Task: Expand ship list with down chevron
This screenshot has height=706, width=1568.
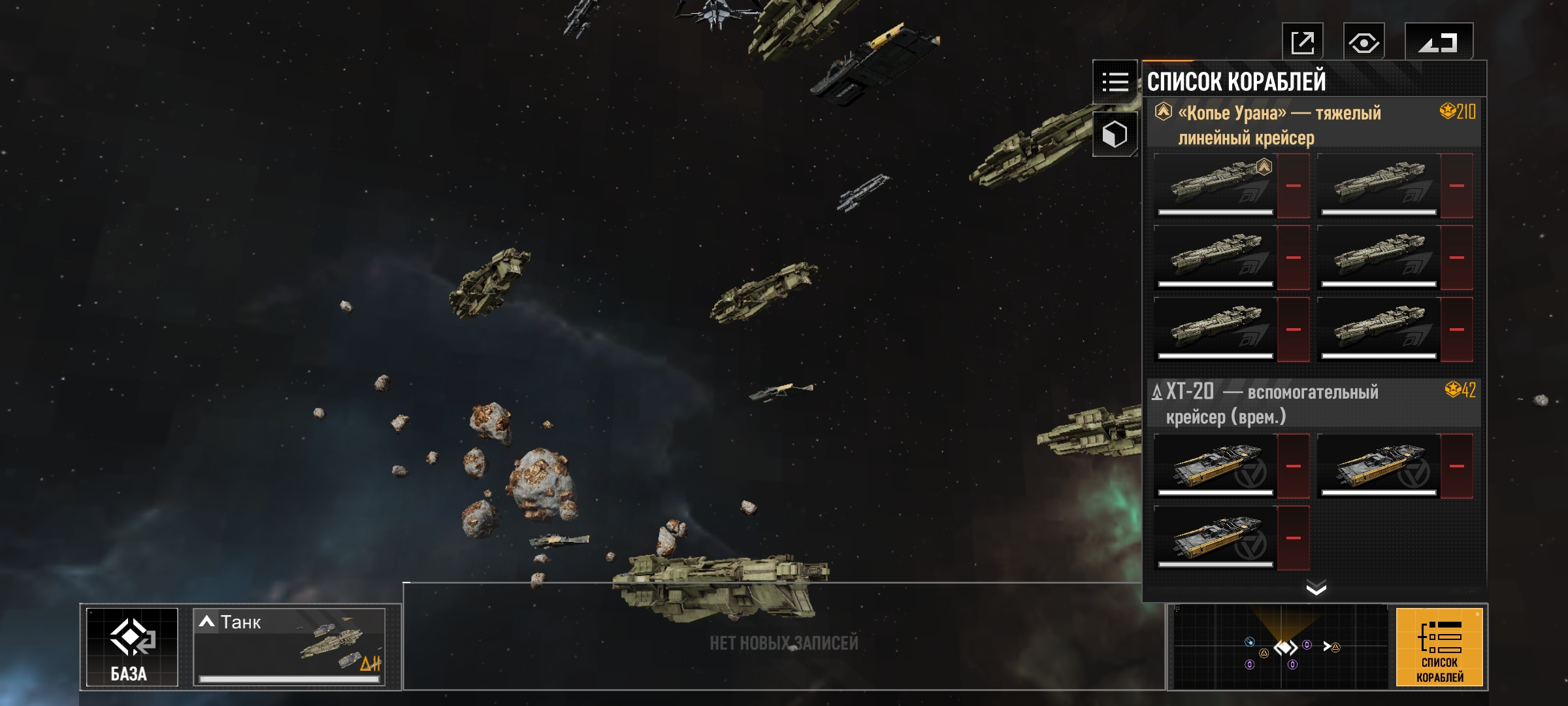Action: [1316, 589]
